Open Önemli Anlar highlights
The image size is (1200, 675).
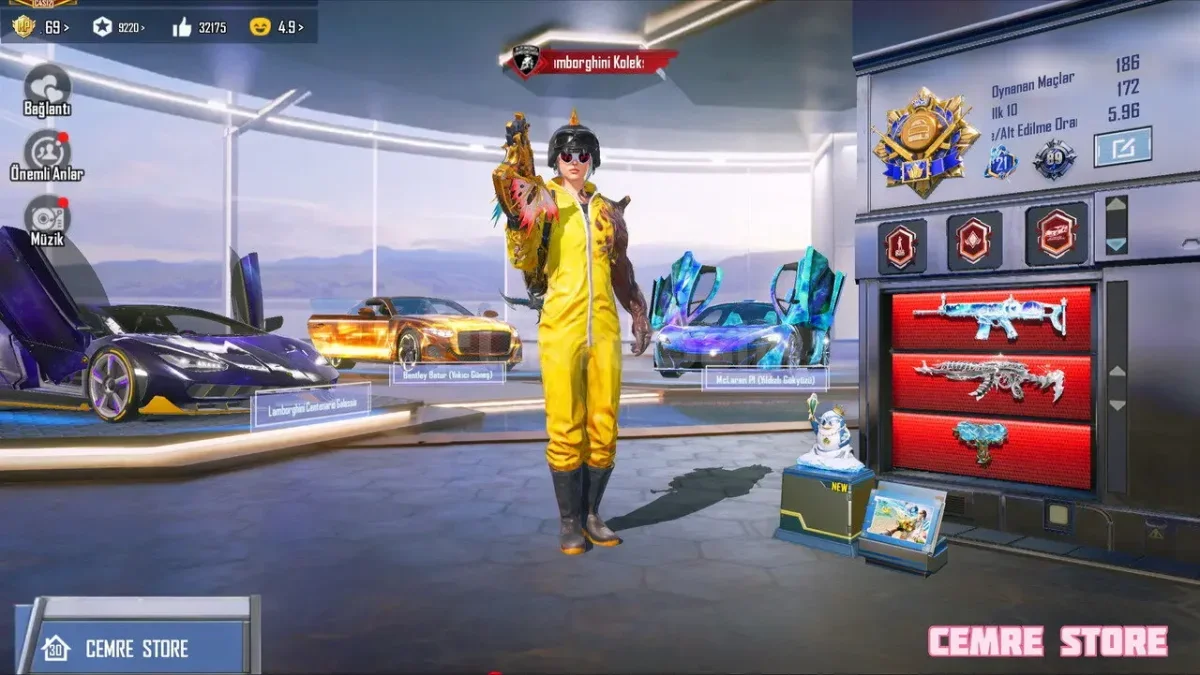(x=46, y=151)
